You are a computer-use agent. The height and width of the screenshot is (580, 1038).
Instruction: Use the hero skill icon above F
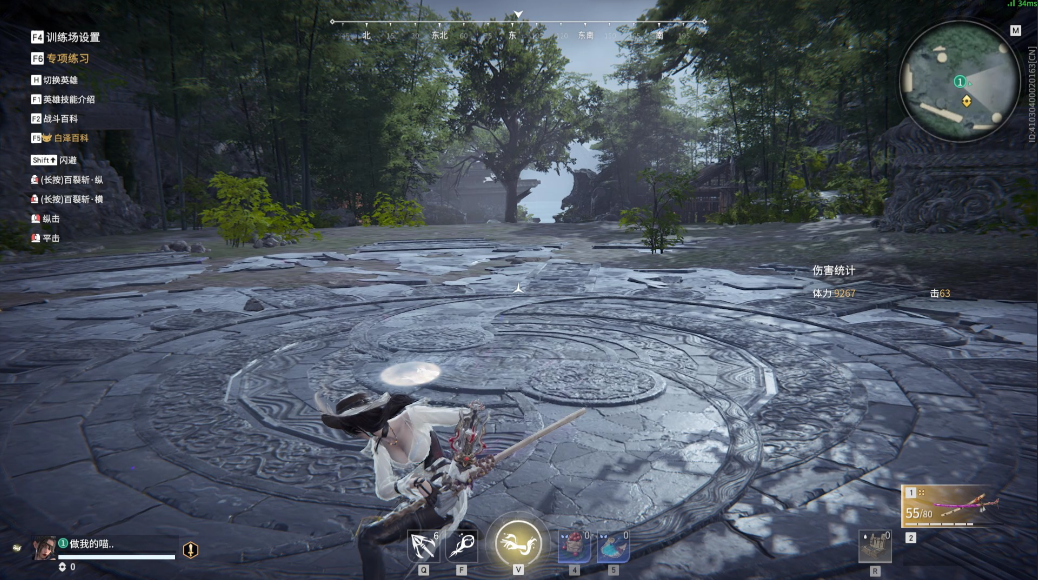pyautogui.click(x=462, y=546)
